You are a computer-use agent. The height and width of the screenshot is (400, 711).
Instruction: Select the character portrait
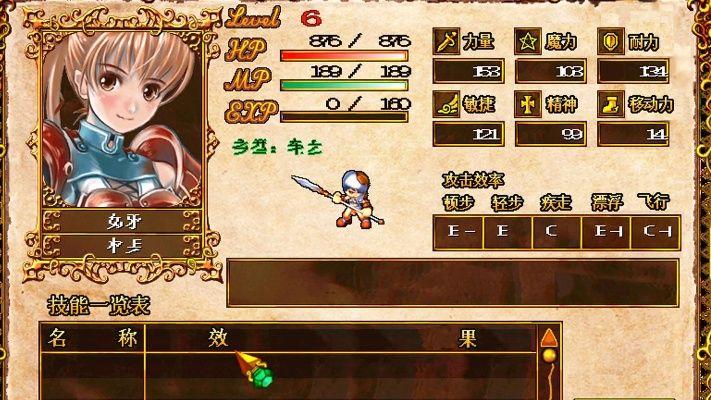tap(122, 118)
